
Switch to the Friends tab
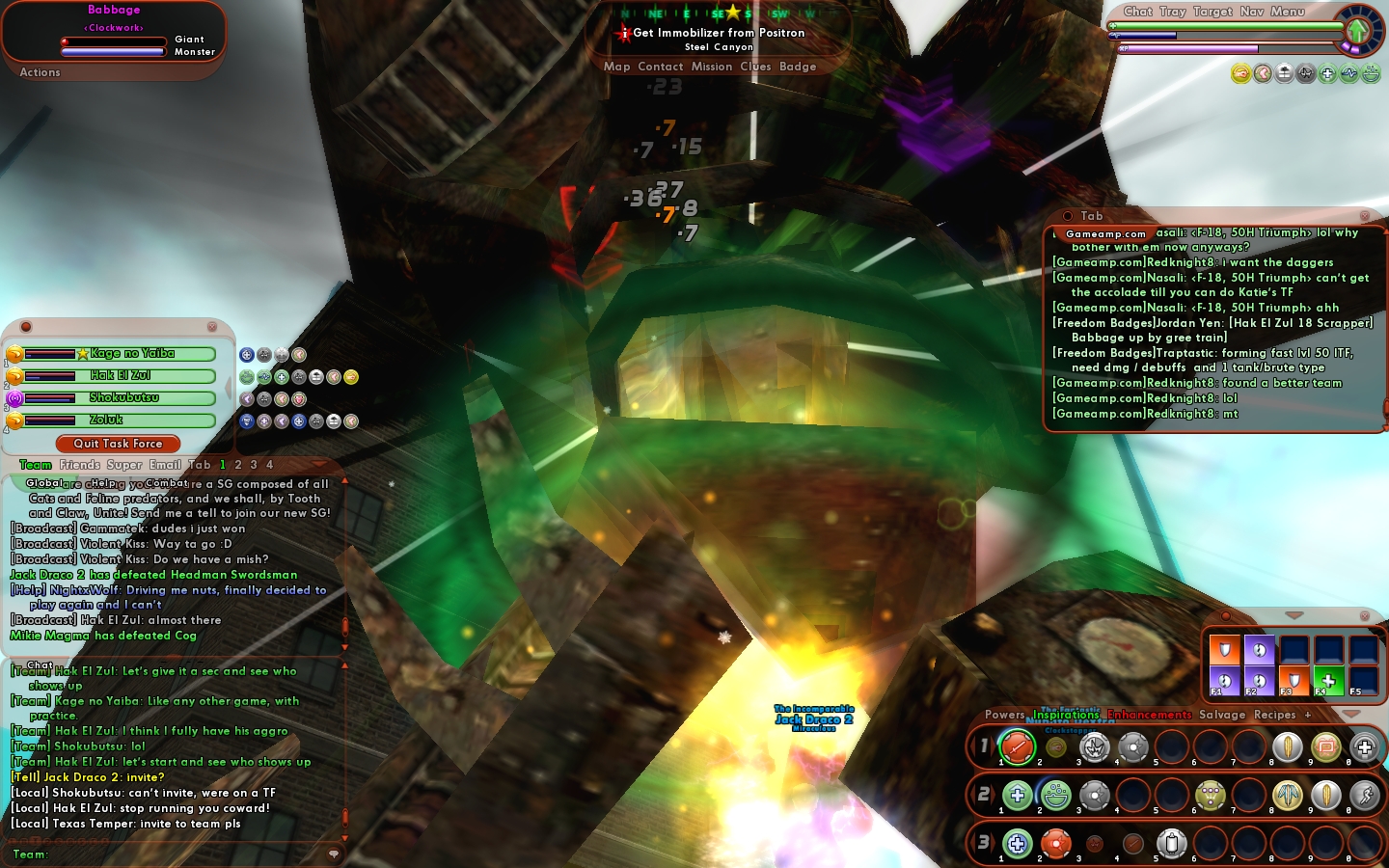(x=79, y=465)
